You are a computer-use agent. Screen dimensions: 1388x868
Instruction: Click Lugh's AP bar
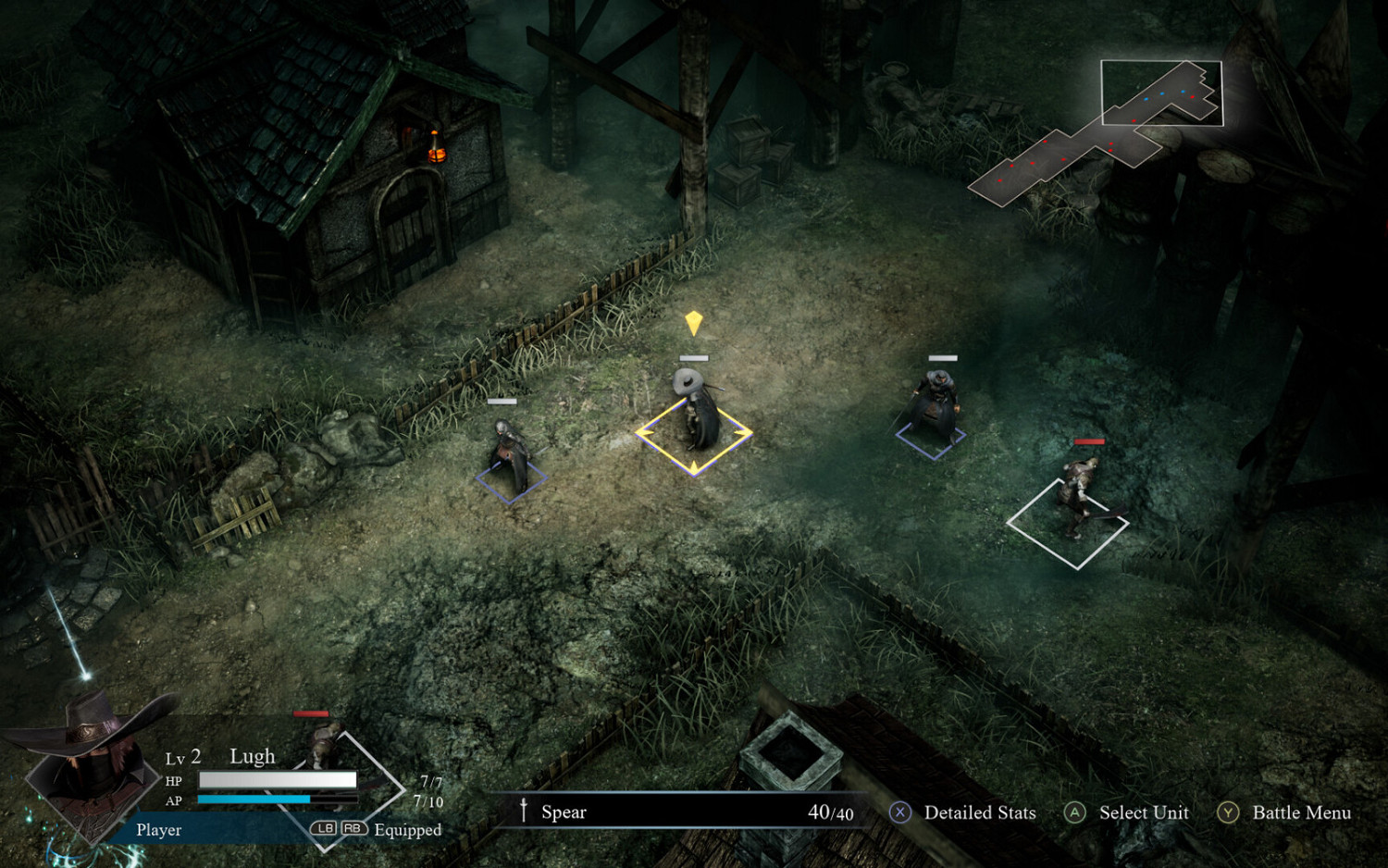pos(278,800)
